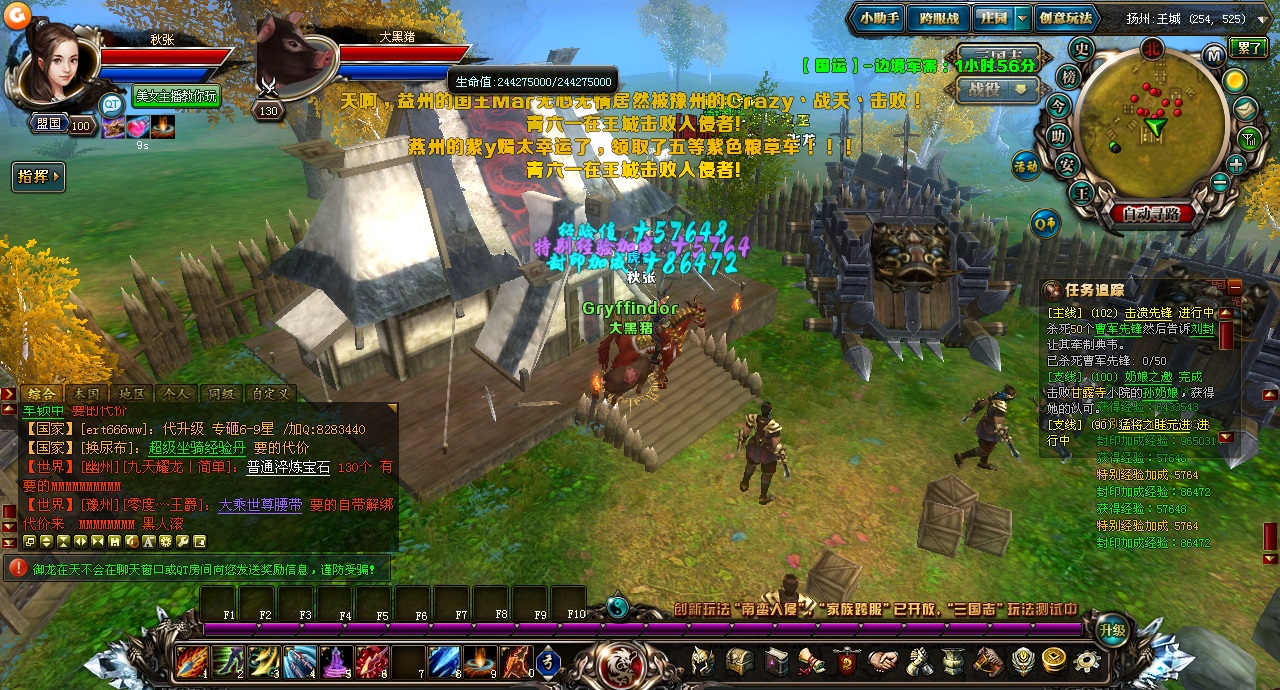Switch chat to the 本国 tab
Viewport: 1280px width, 690px height.
pos(86,394)
